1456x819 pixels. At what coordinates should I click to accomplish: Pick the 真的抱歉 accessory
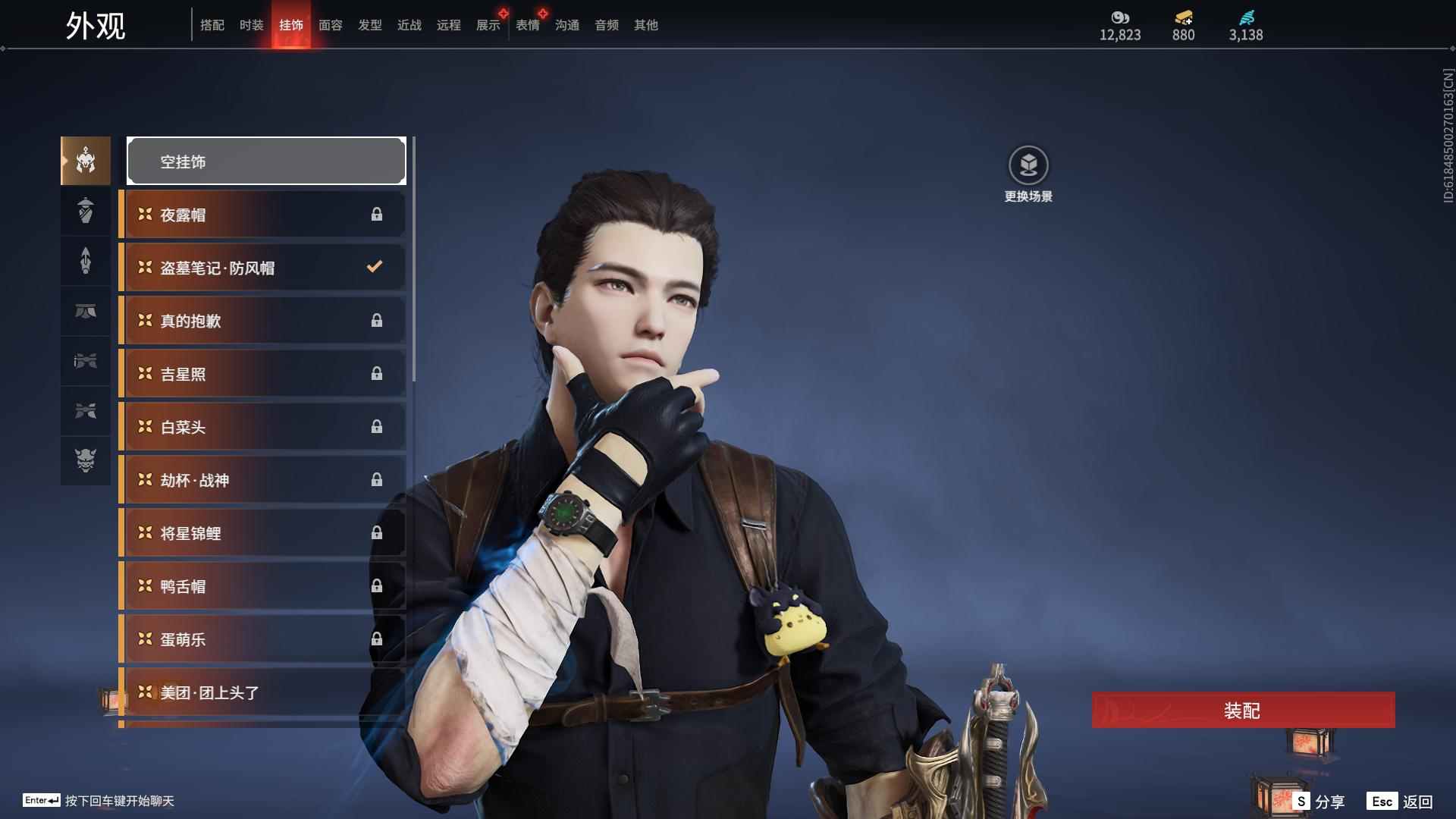262,321
